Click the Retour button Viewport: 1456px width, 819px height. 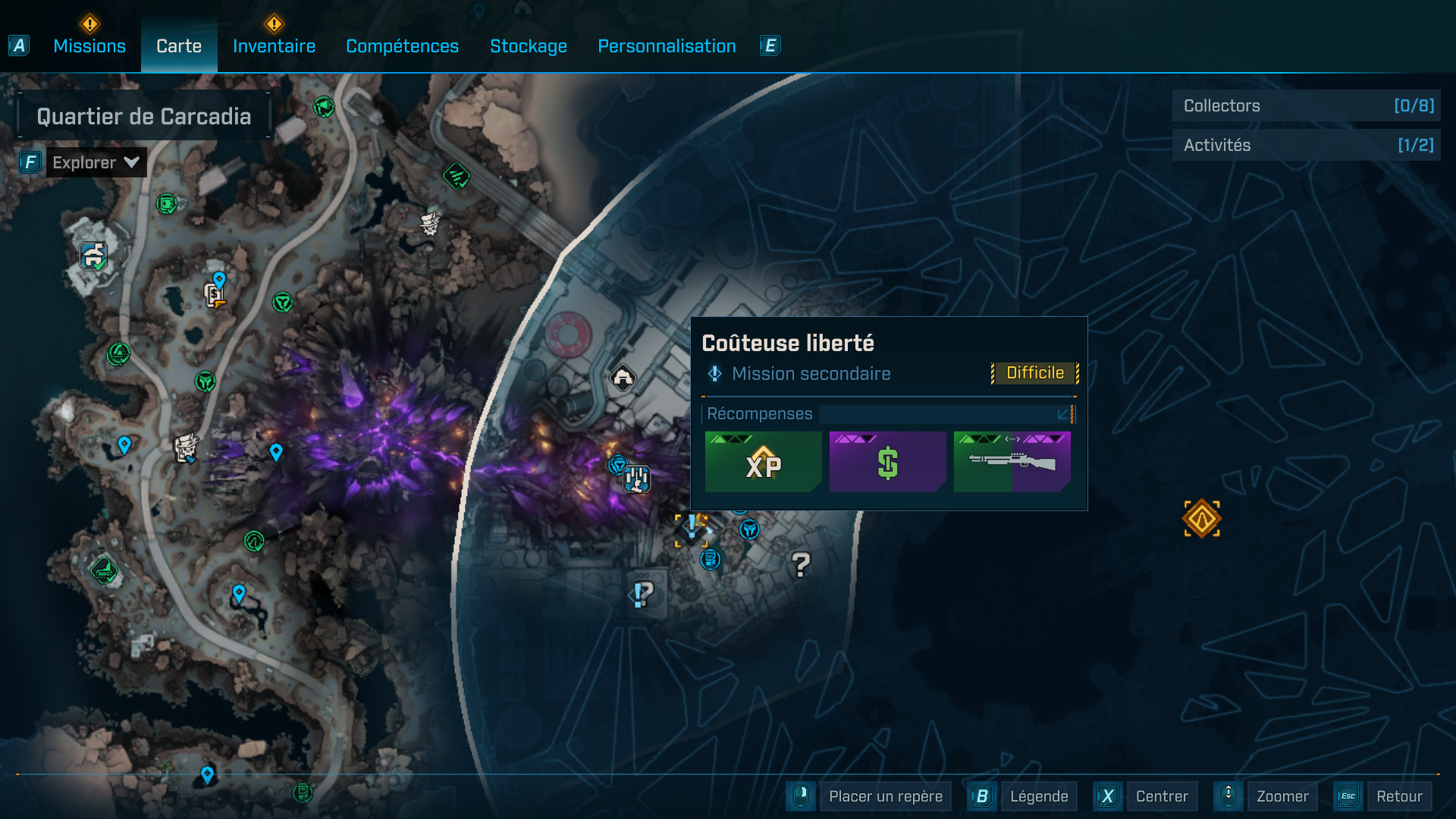1399,796
